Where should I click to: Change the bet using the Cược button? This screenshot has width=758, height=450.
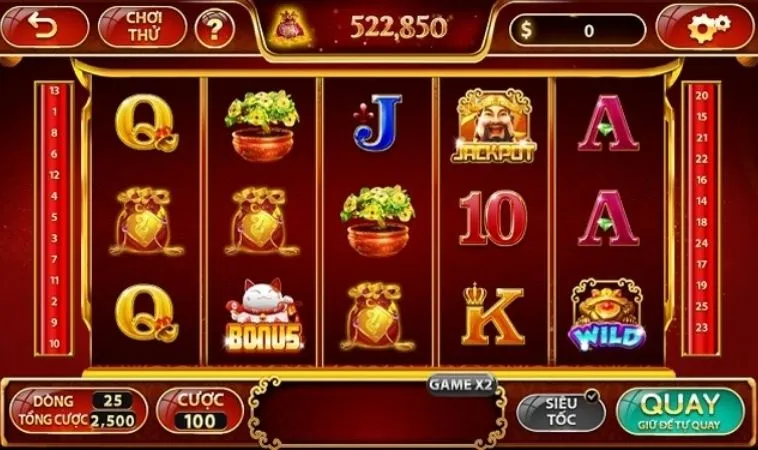point(200,410)
